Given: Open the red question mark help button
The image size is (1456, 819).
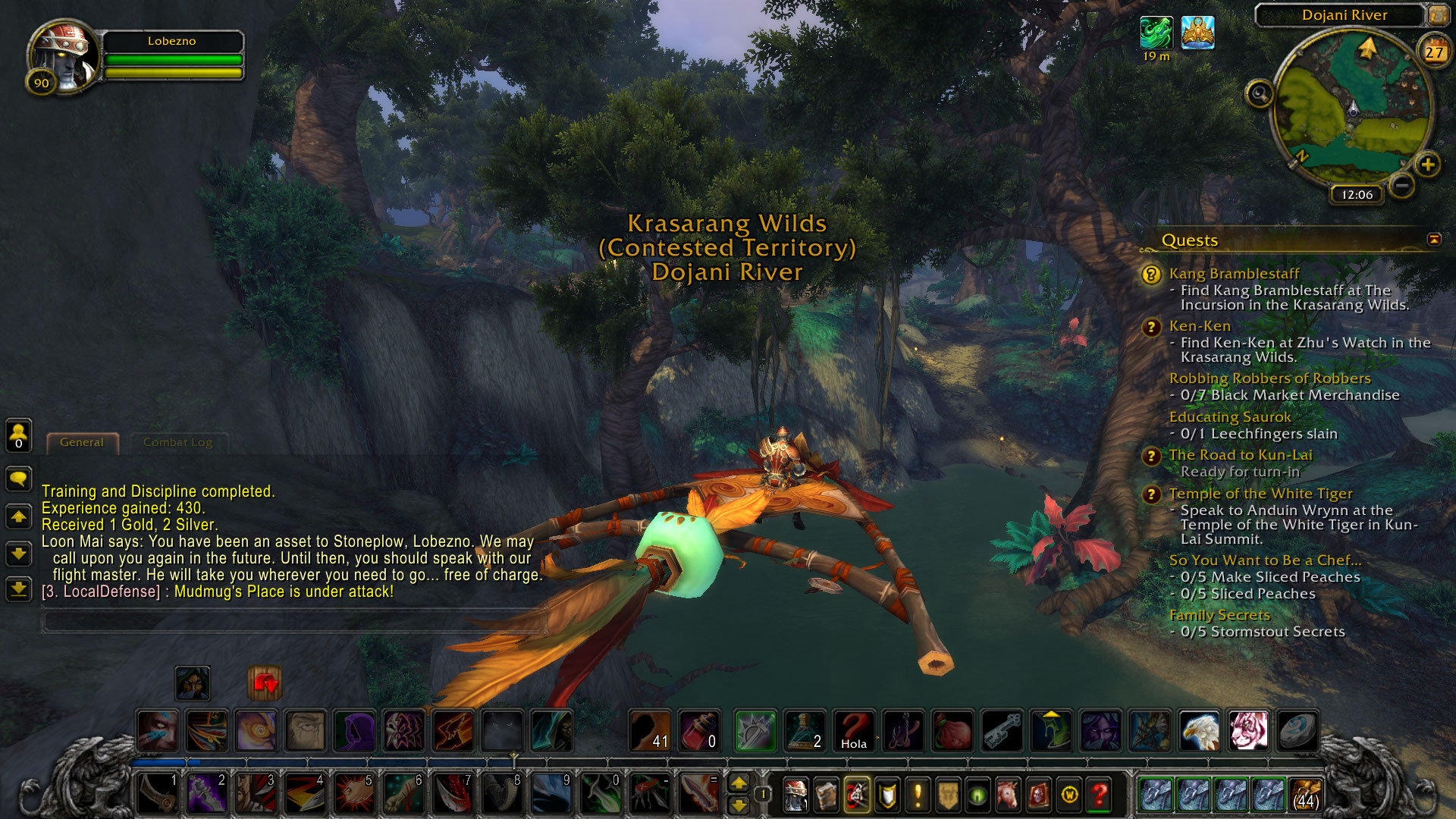Looking at the screenshot, I should point(1100,795).
